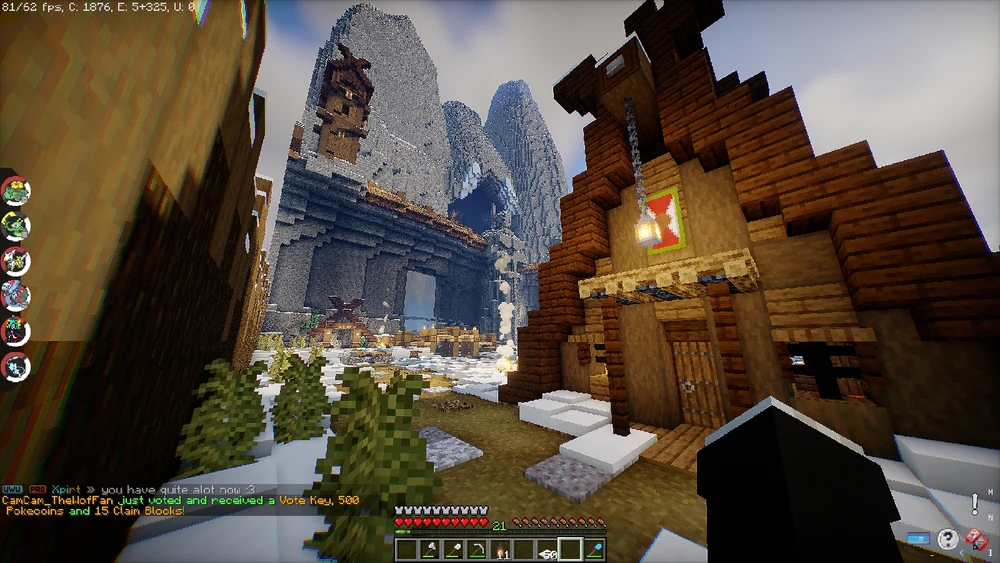The image size is (1000, 563).
Task: Choose the last party slot at the bottom
Action: pyautogui.click(x=15, y=365)
